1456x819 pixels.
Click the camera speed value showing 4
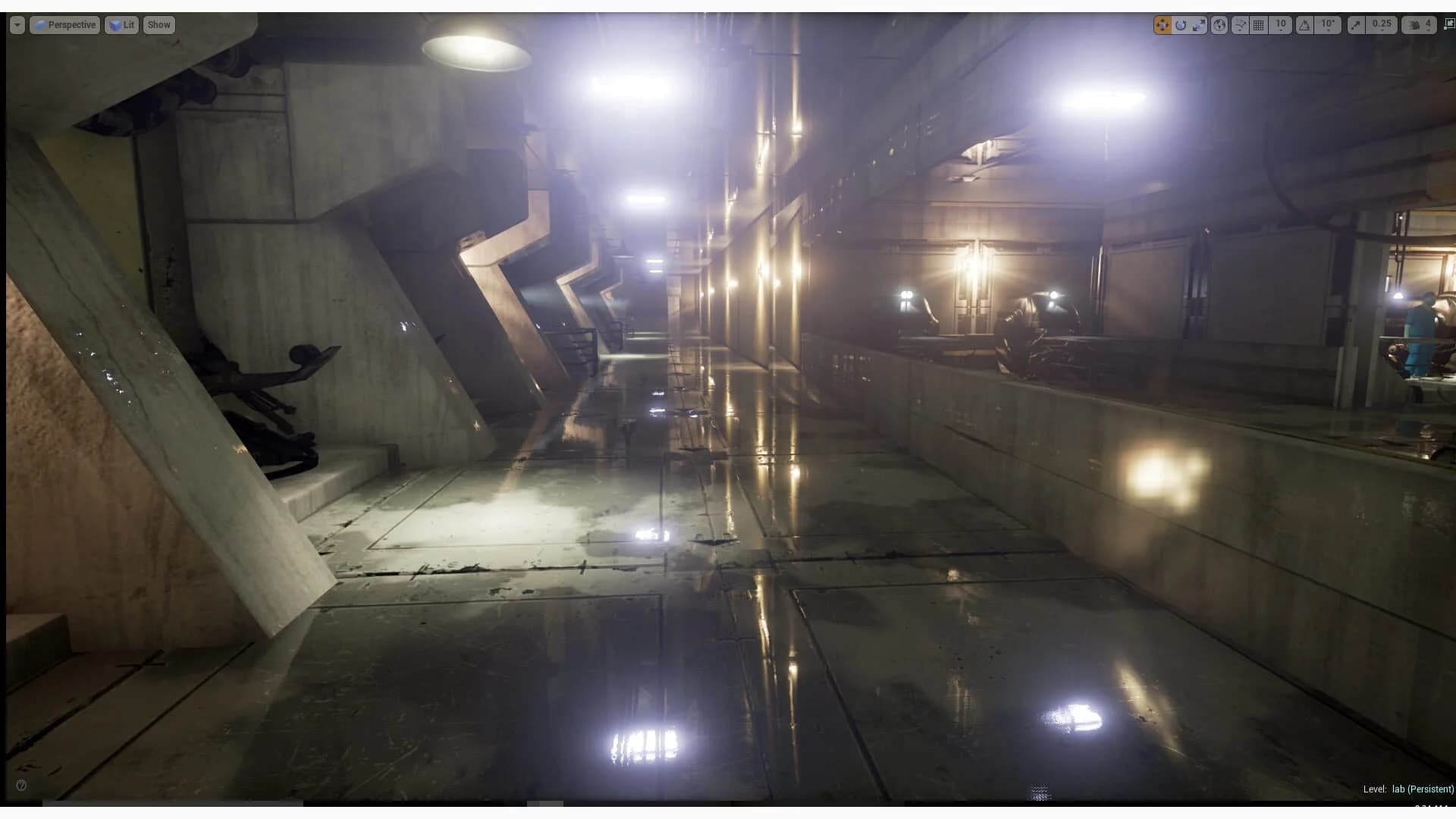point(1429,24)
